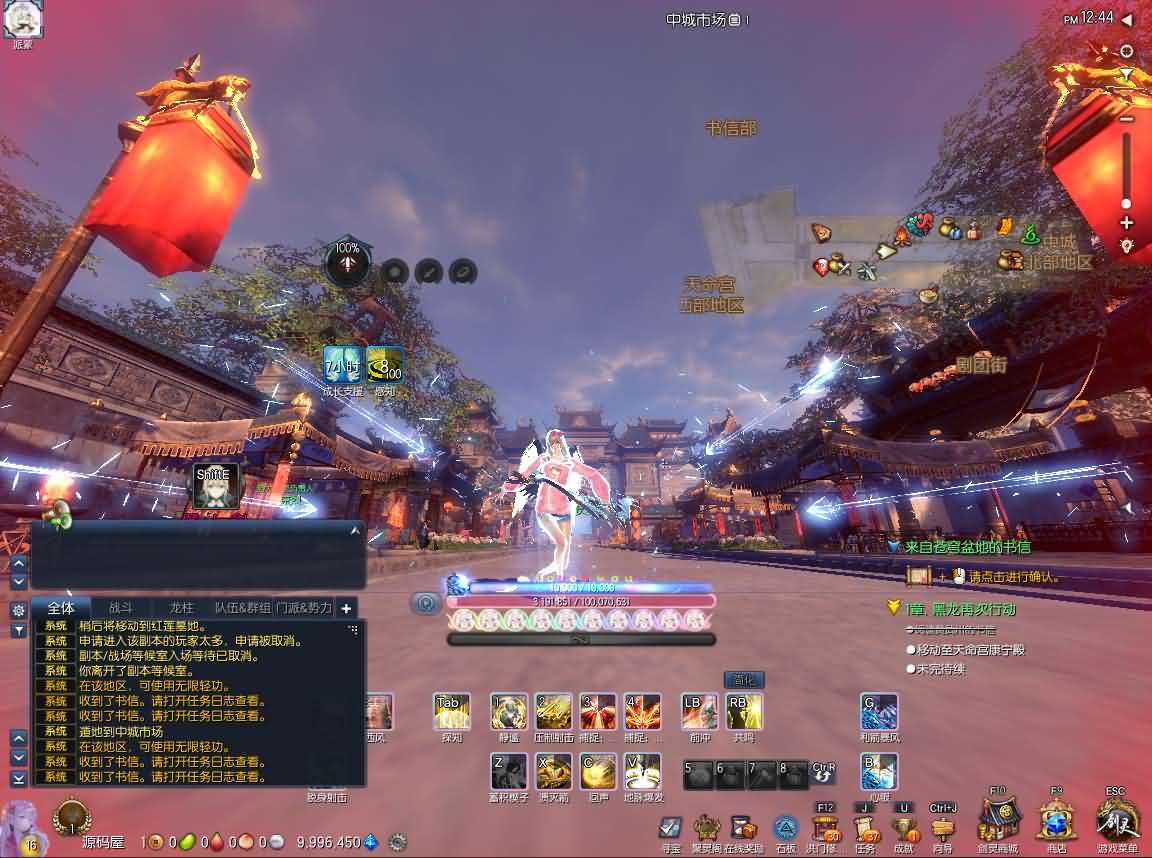Zoom in the map with the plus button
This screenshot has height=858, width=1152.
(x=1127, y=223)
